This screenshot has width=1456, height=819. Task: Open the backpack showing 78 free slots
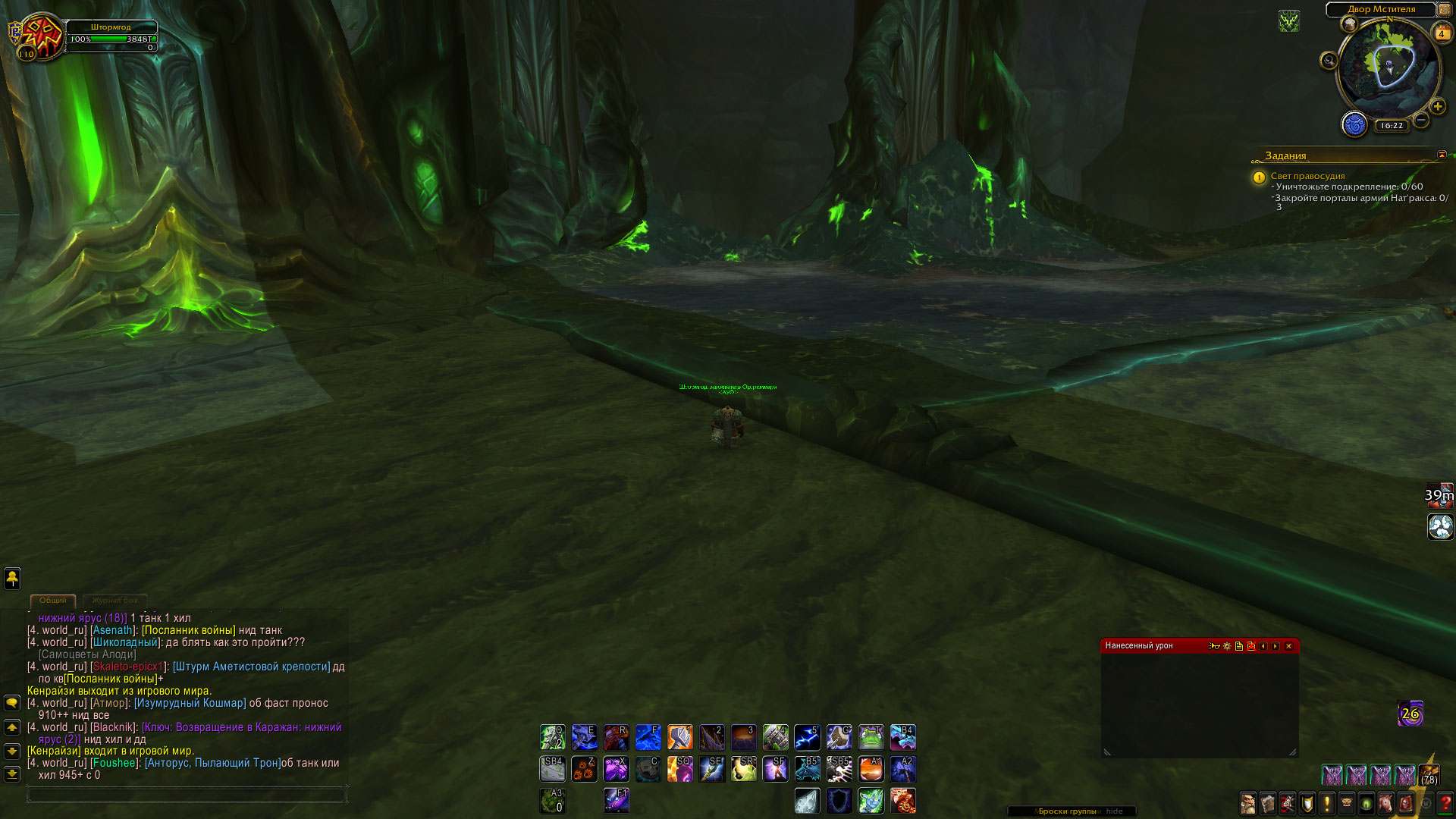pos(1429,773)
